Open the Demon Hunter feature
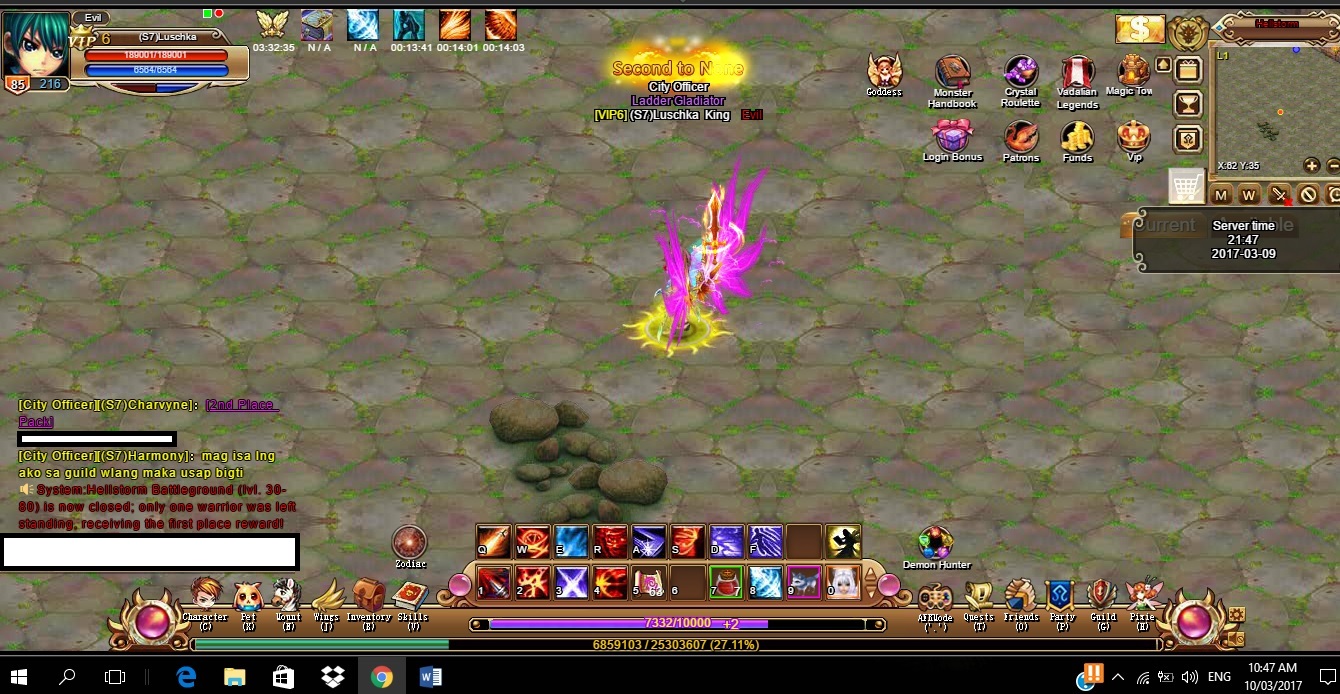1340x694 pixels. (x=935, y=544)
